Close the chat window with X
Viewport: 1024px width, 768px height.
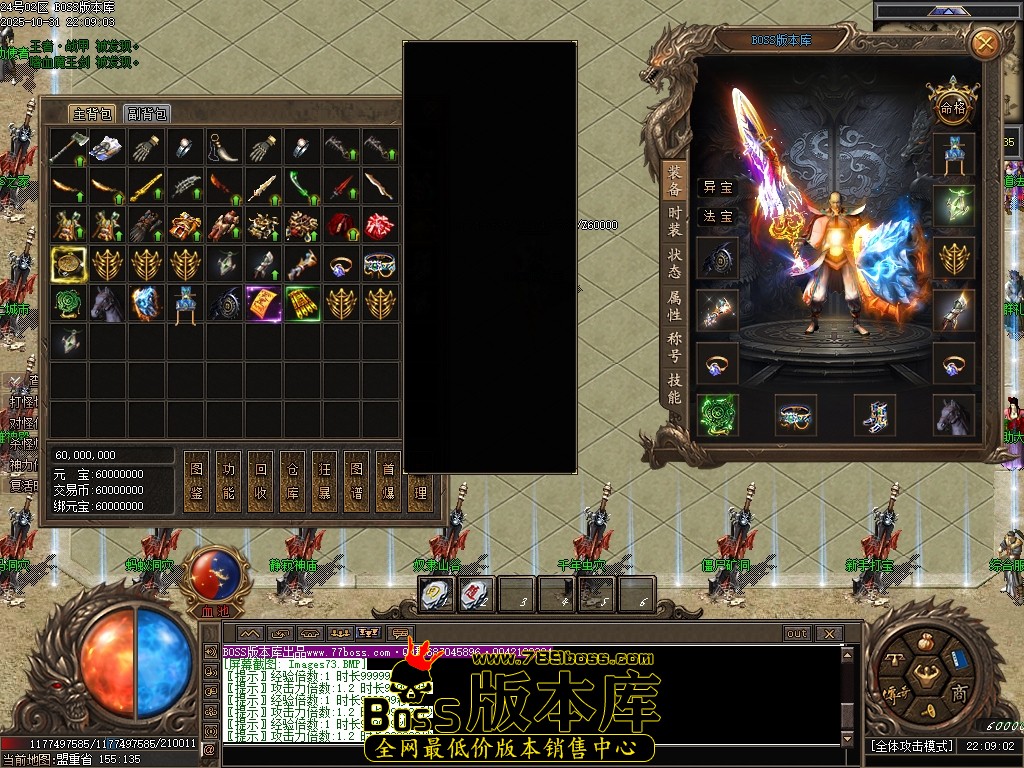coord(829,634)
